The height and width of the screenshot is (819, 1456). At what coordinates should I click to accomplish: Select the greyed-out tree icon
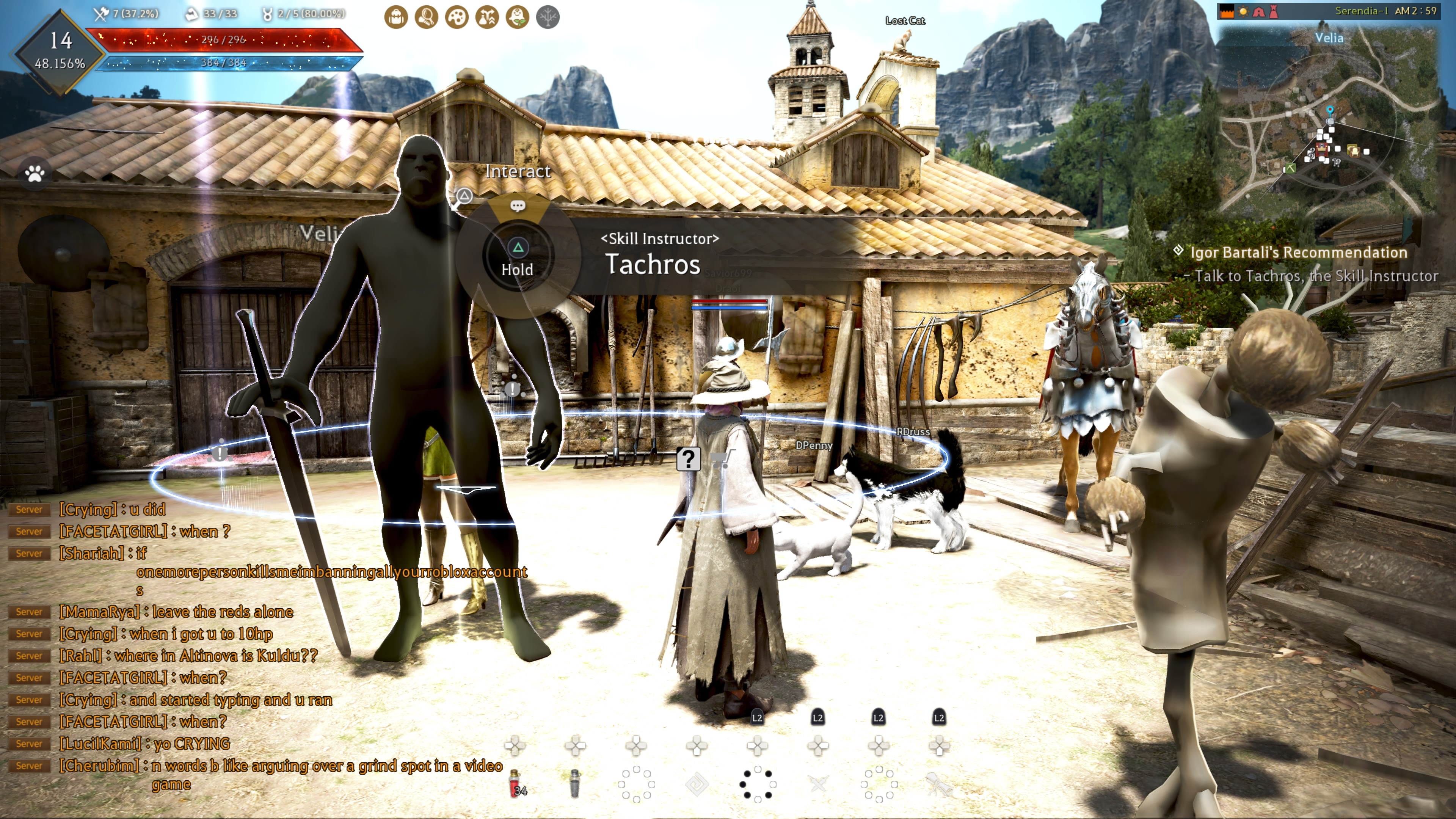pos(548,17)
